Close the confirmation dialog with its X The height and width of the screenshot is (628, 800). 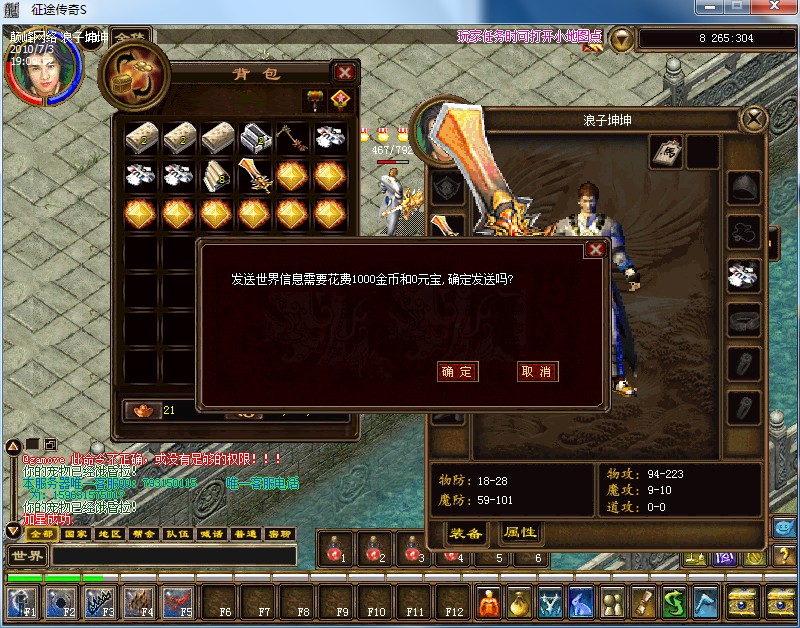tap(595, 250)
